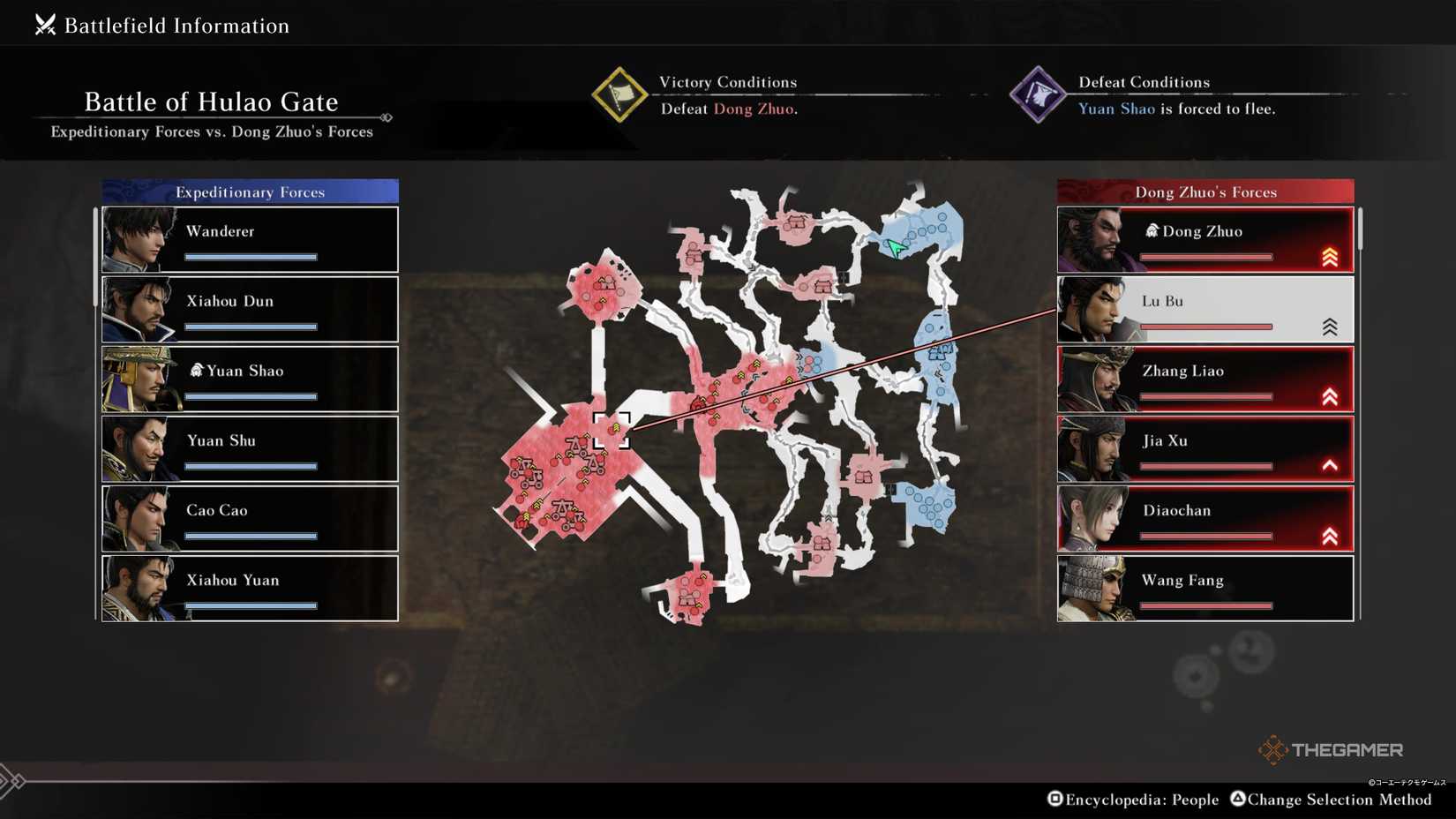The height and width of the screenshot is (819, 1456).
Task: Click the purple Defeat Conditions banner emblem
Action: [1039, 94]
